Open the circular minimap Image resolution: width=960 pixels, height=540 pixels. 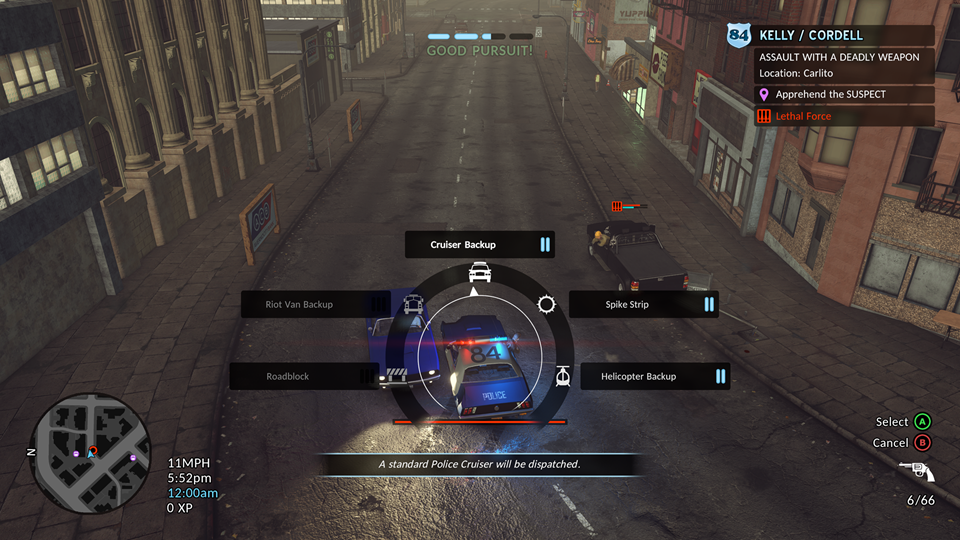tap(92, 451)
